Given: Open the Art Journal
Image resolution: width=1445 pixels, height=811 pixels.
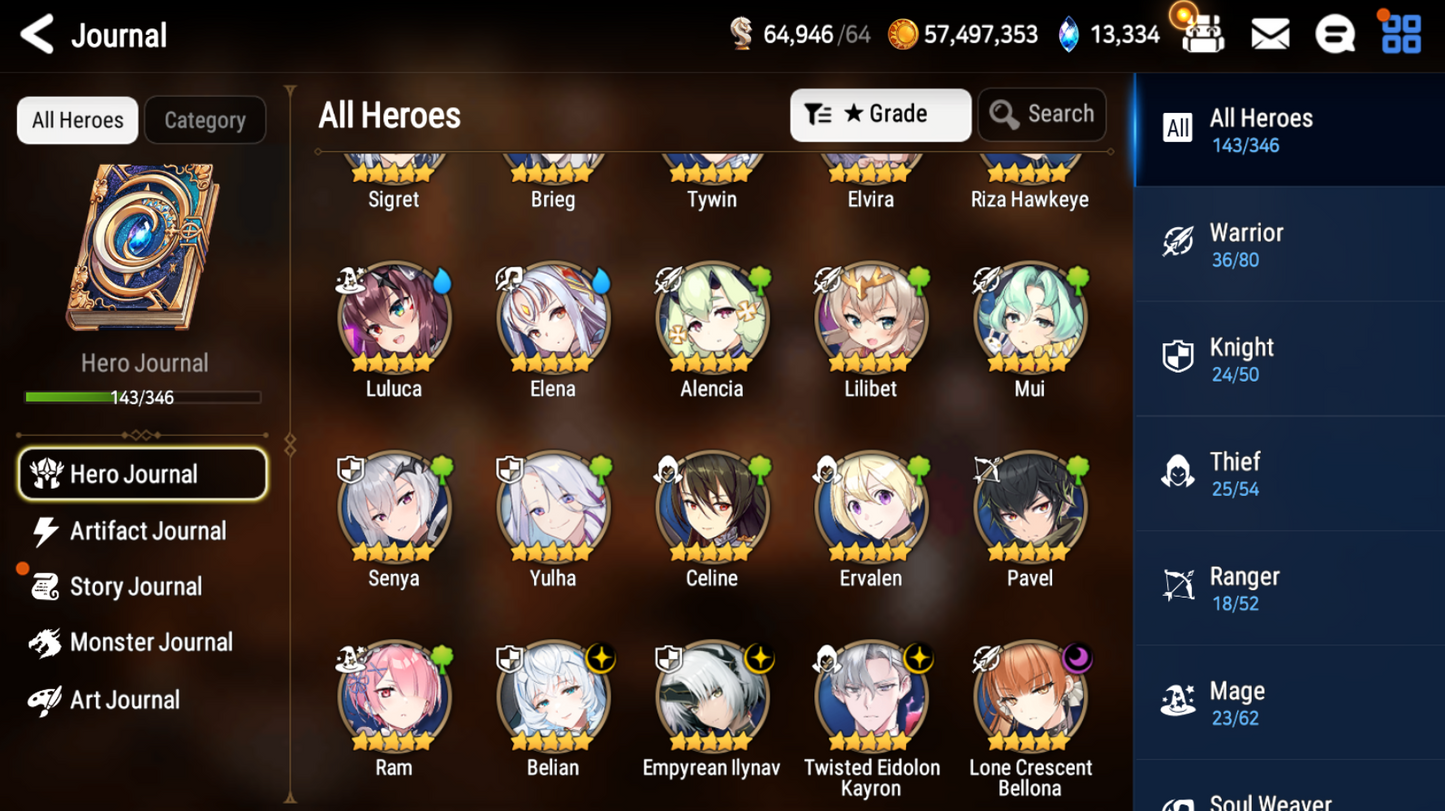Looking at the screenshot, I should point(122,700).
